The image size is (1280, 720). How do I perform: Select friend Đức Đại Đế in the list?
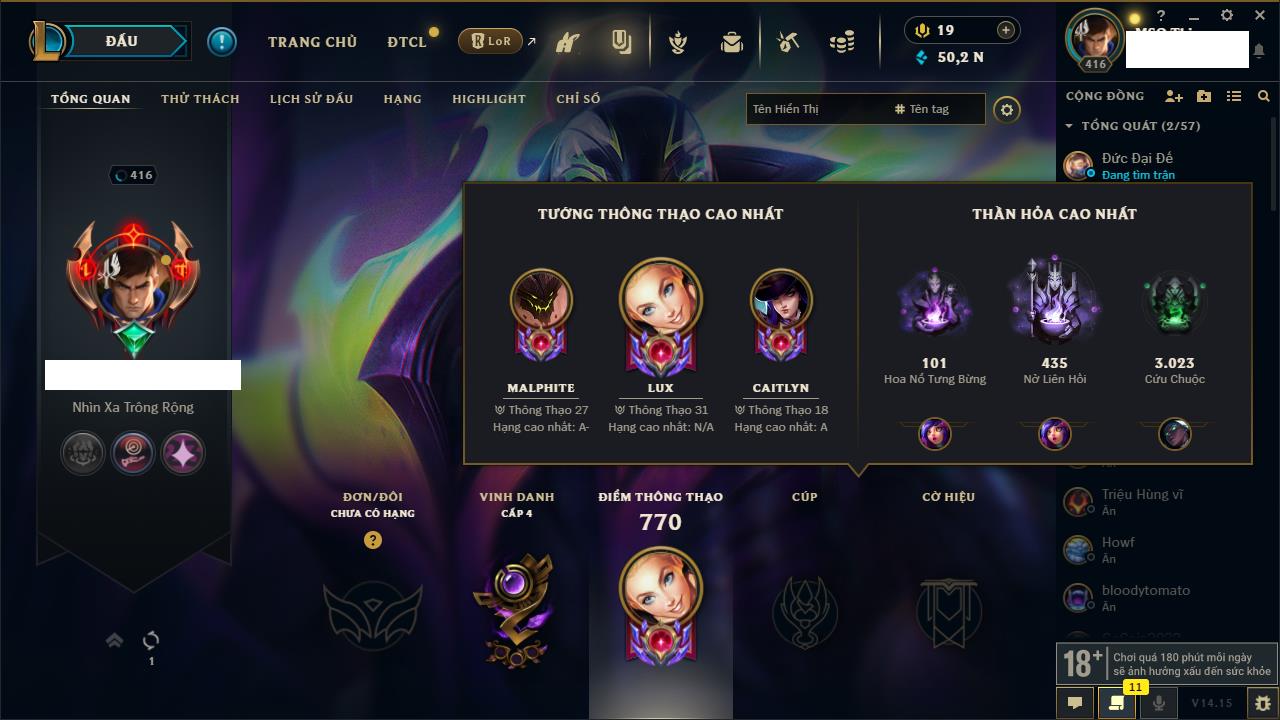click(x=1137, y=158)
